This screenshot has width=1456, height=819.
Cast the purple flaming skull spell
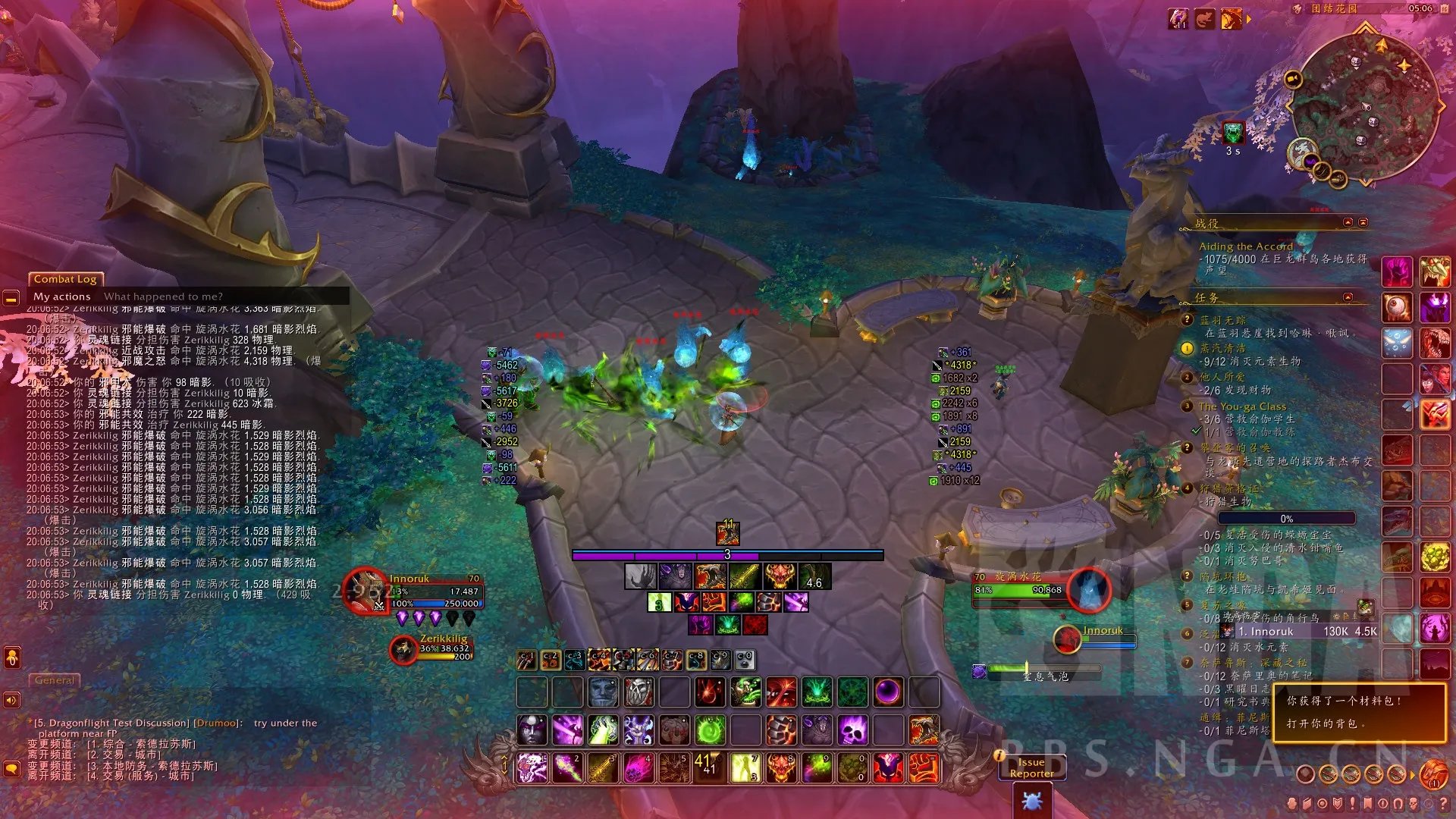(x=852, y=731)
